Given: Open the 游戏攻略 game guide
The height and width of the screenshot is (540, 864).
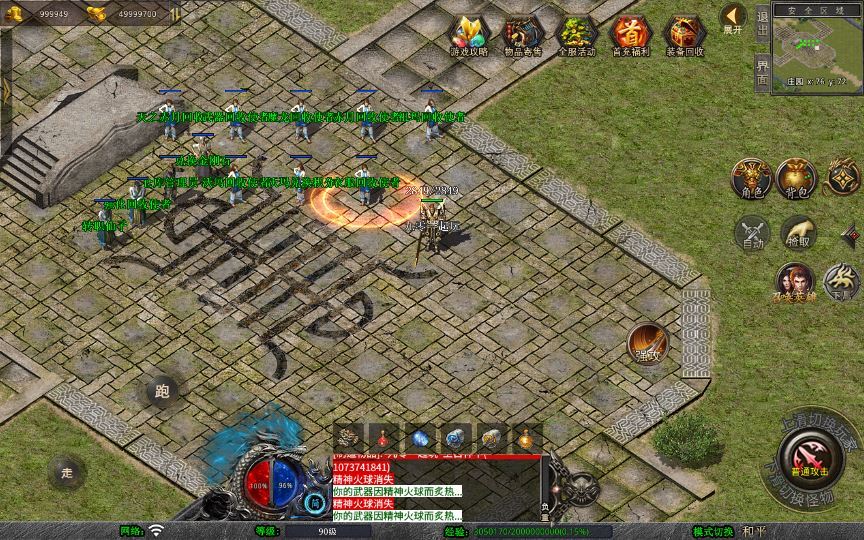Looking at the screenshot, I should [x=468, y=35].
